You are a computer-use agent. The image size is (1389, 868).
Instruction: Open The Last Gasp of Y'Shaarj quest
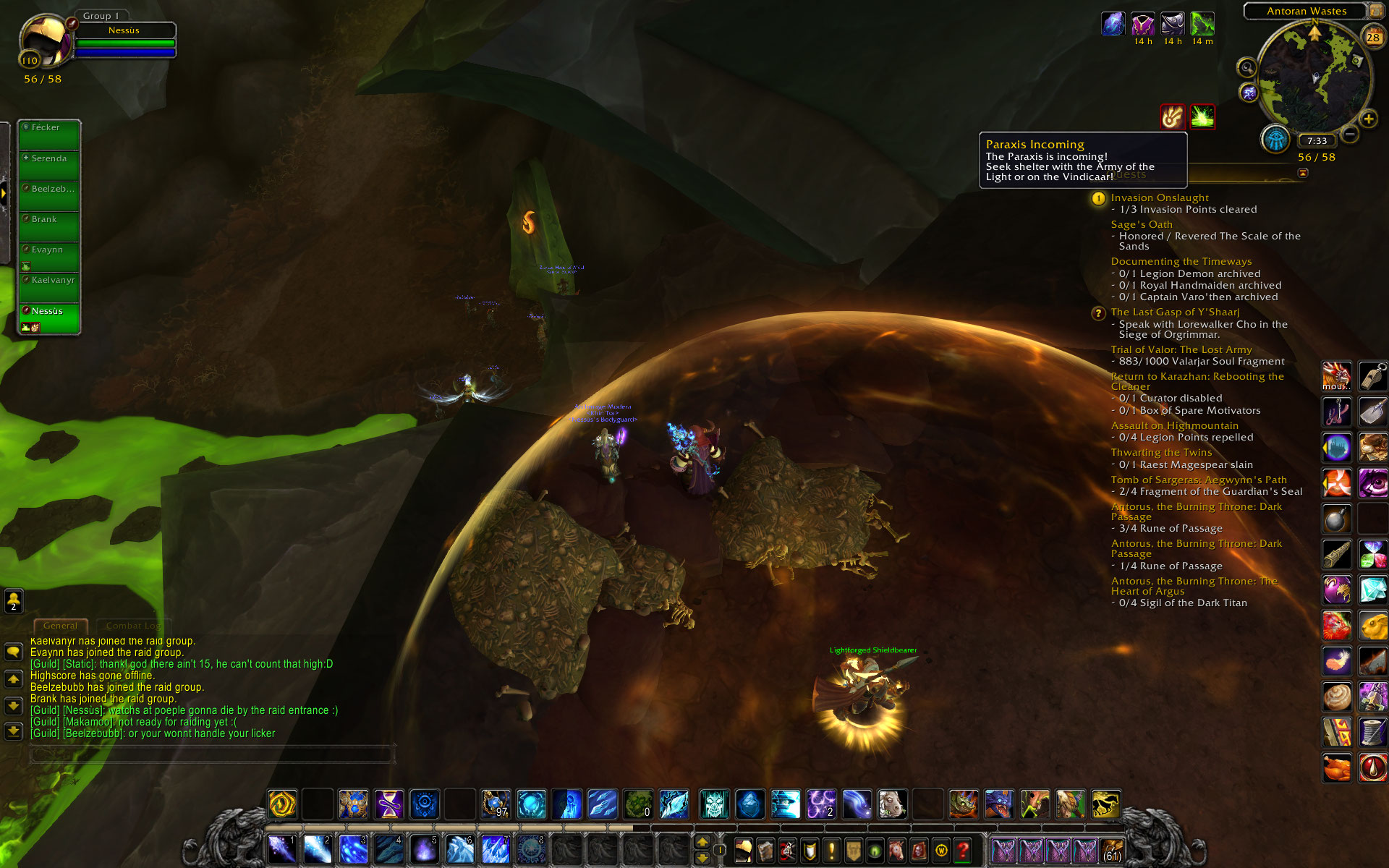[1175, 312]
